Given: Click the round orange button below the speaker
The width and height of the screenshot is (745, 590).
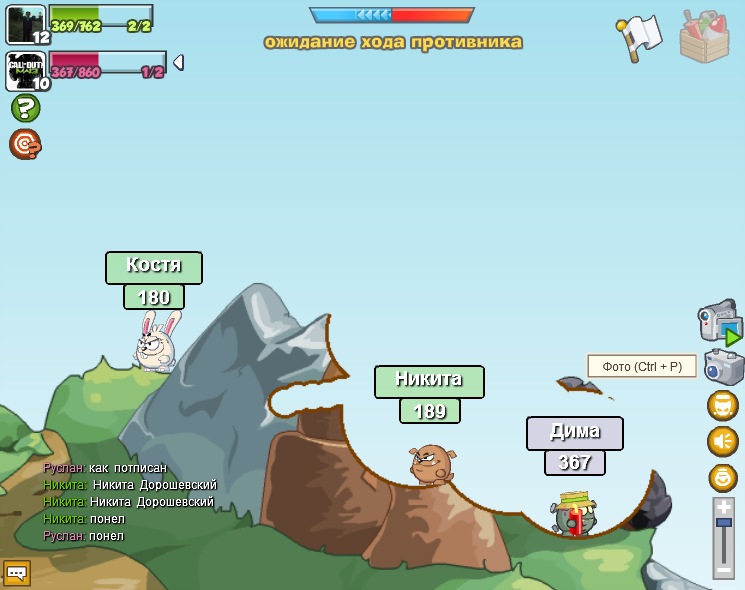Looking at the screenshot, I should pyautogui.click(x=722, y=477).
